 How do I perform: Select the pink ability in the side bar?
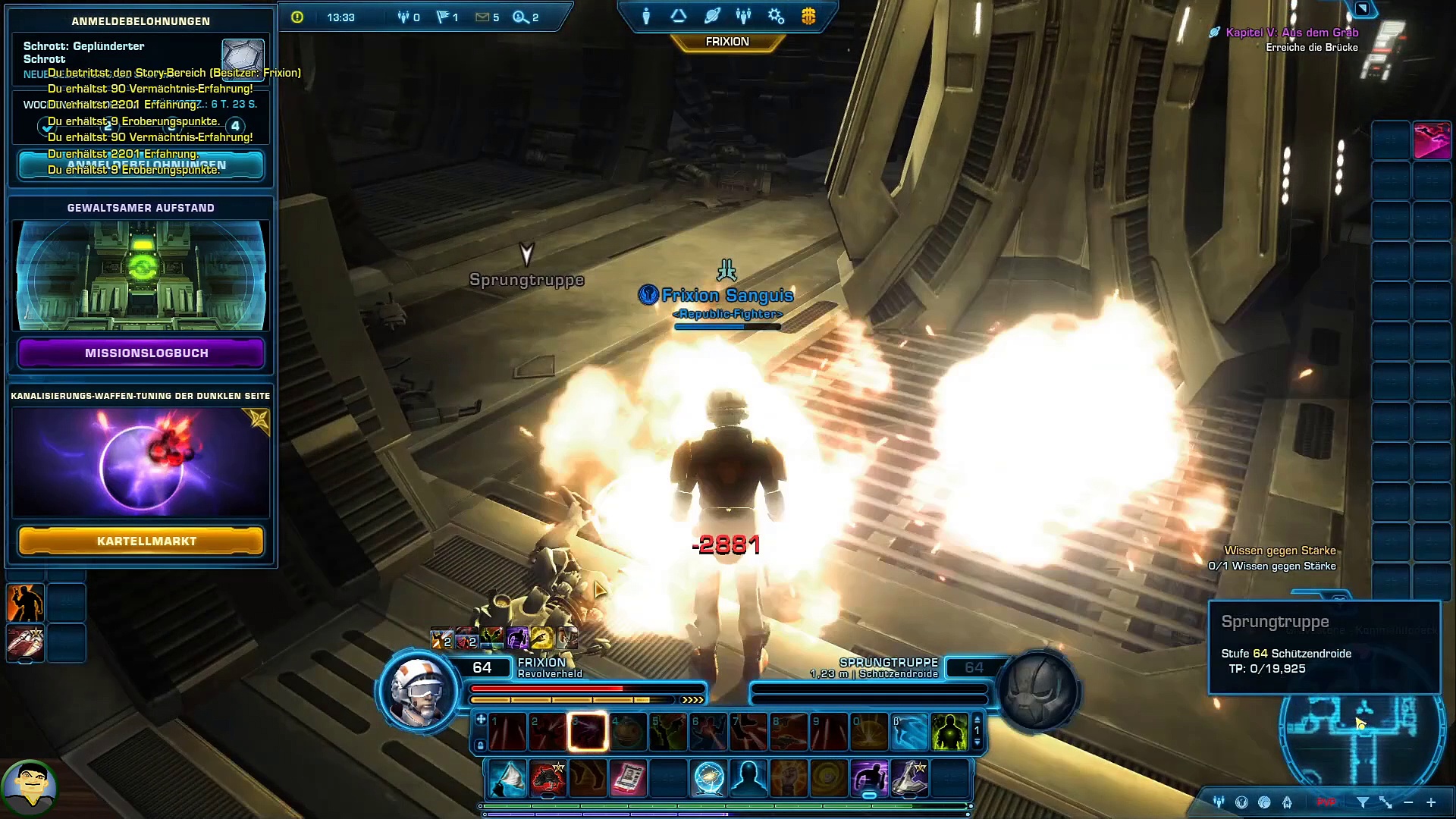[x=1432, y=140]
